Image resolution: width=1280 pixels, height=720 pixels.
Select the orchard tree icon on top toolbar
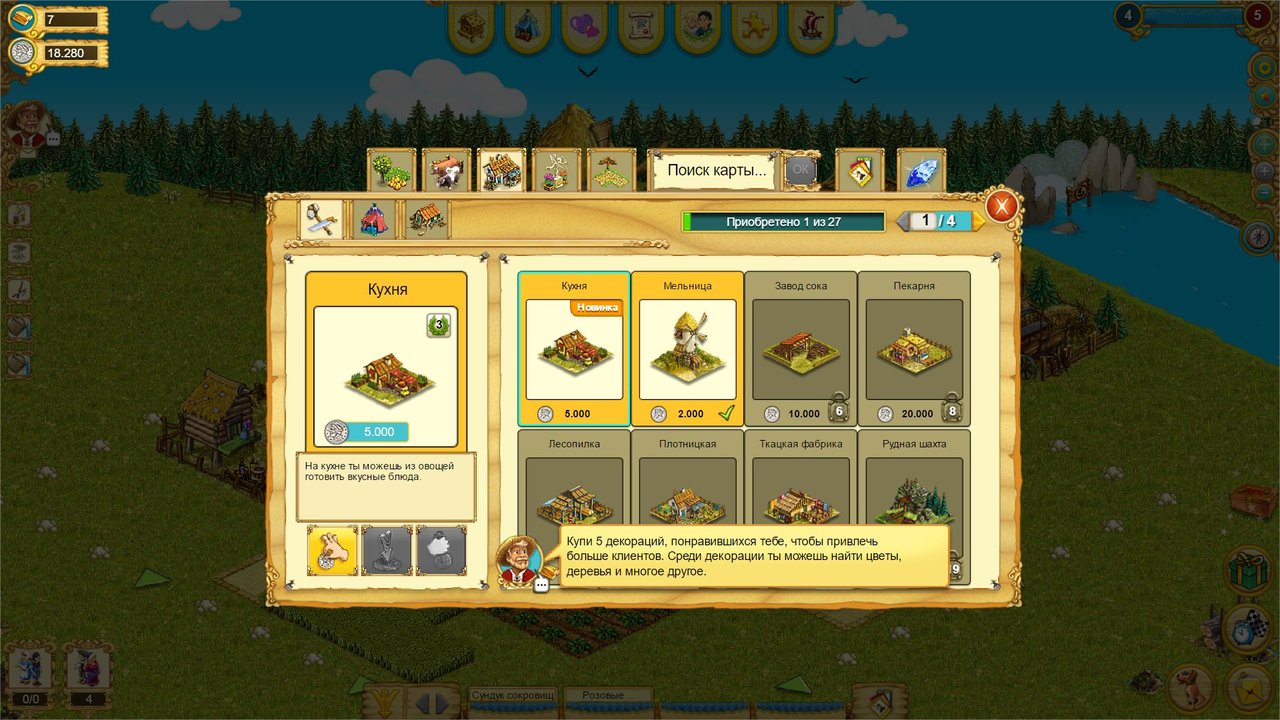point(390,170)
